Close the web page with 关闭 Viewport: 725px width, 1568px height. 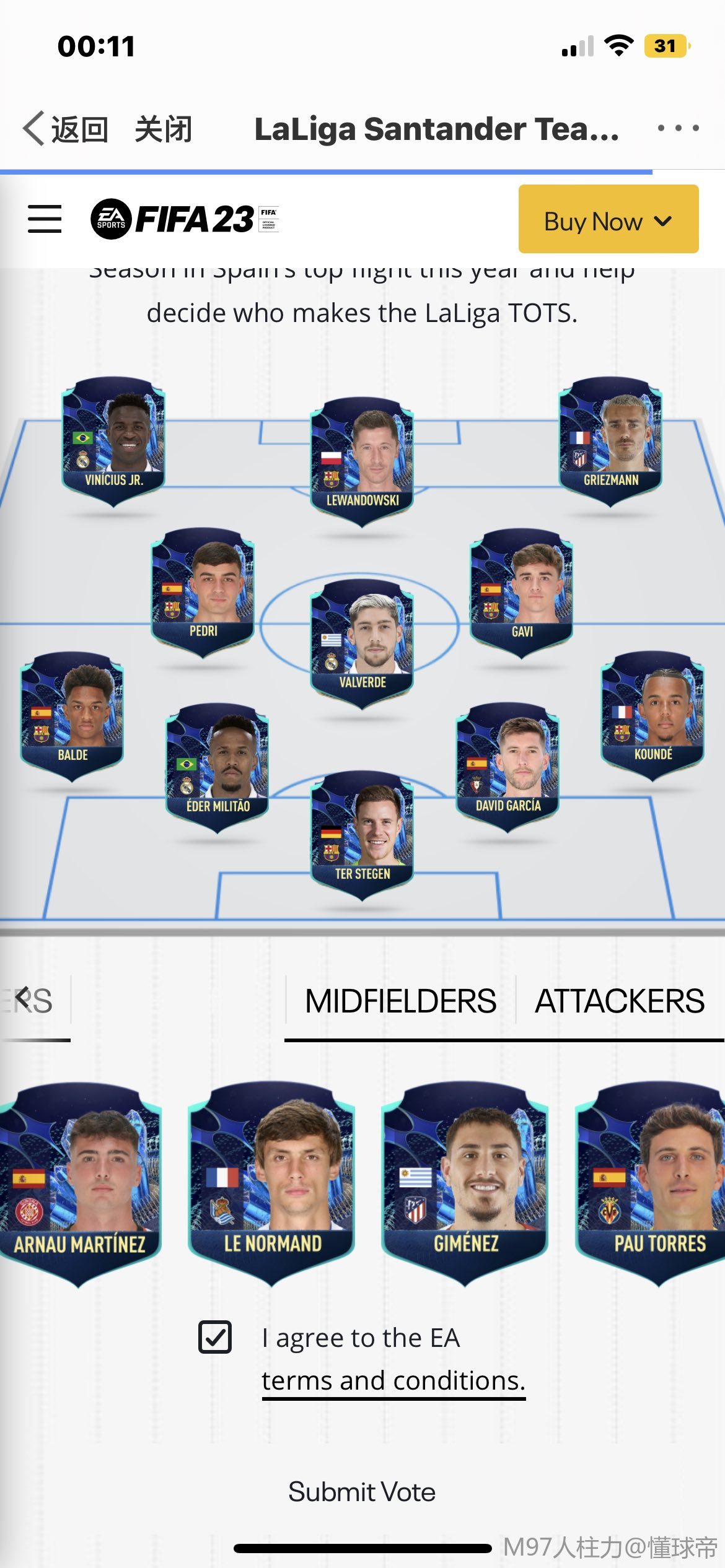coord(163,129)
